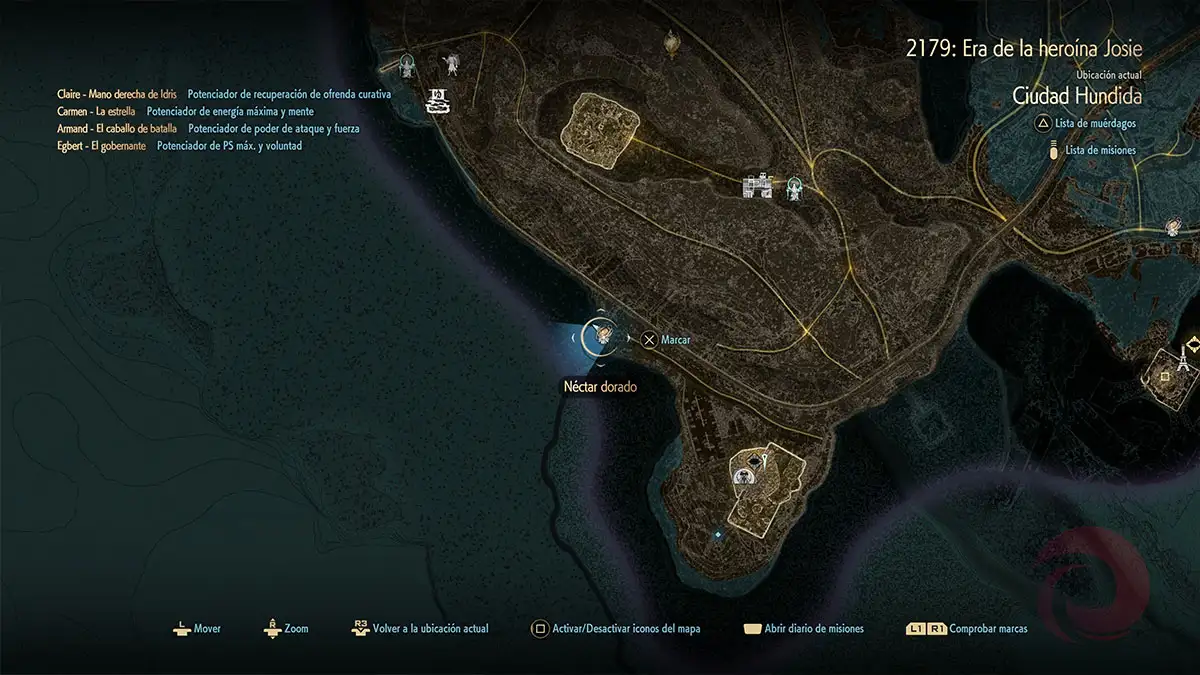Mark the selected location with Marcar
This screenshot has height=675, width=1200.
666,340
